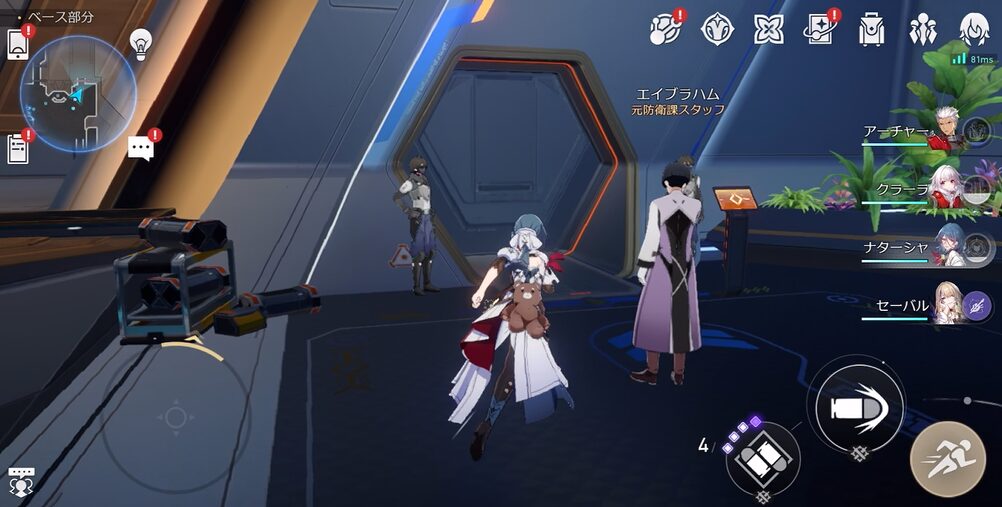
Task: Tap the light bulb hint icon
Action: (141, 43)
